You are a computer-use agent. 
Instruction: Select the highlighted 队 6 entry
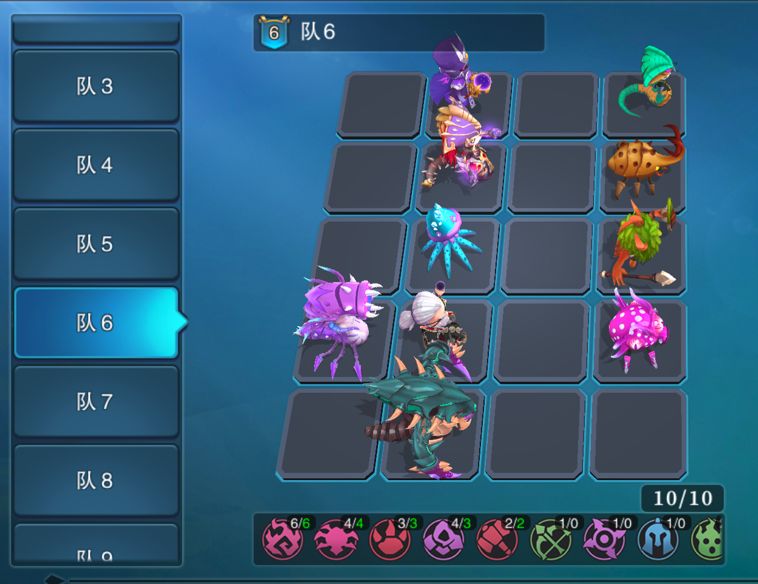coord(96,322)
